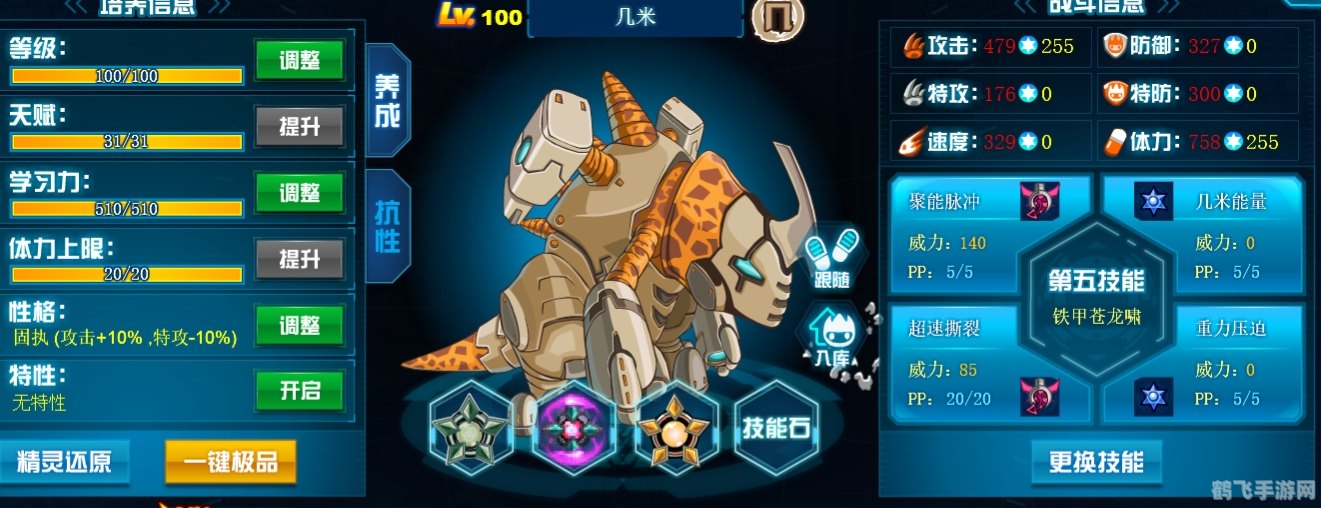Choose the 精灵还原 button
This screenshot has height=508, width=1321.
(63, 462)
